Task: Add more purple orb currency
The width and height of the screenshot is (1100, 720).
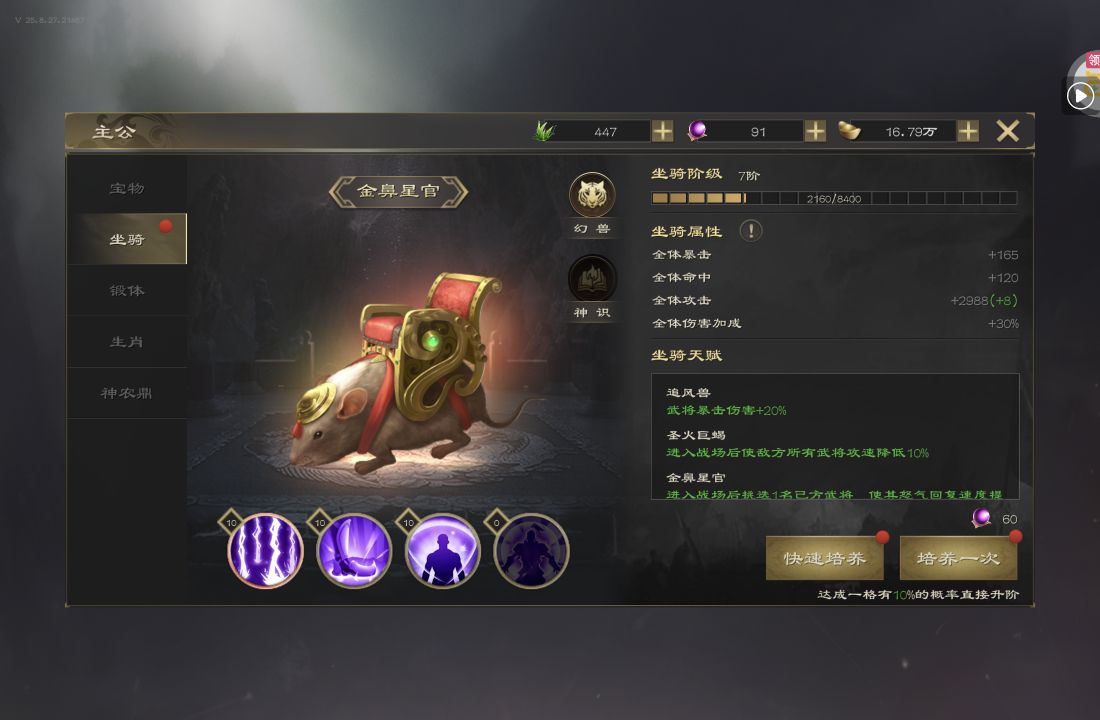Action: click(815, 131)
